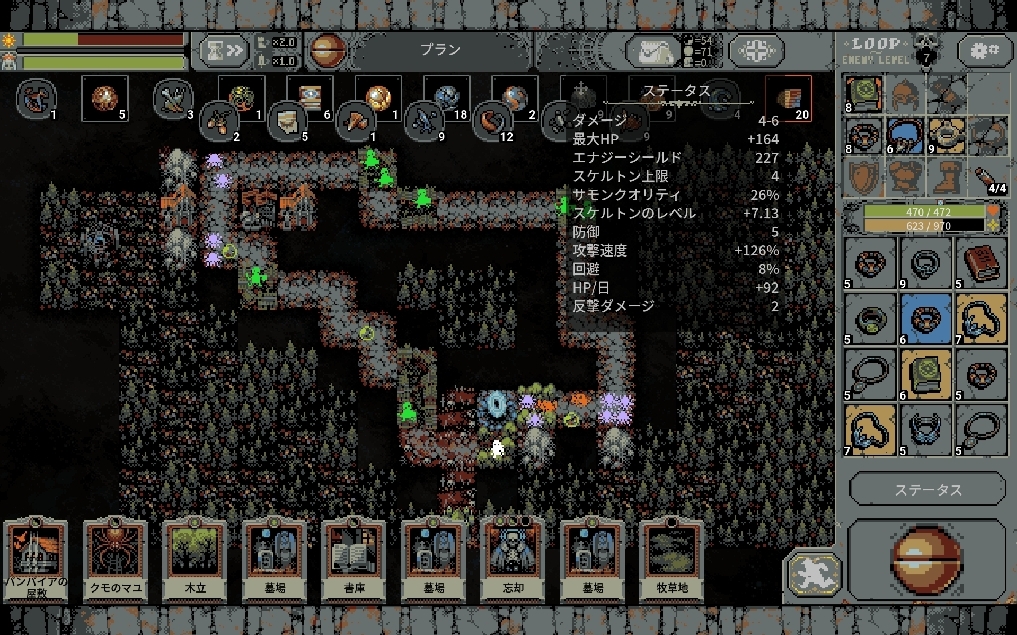Viewport: 1017px width, 635px height.
Task: Choose the Grove card (木立)
Action: (195, 560)
